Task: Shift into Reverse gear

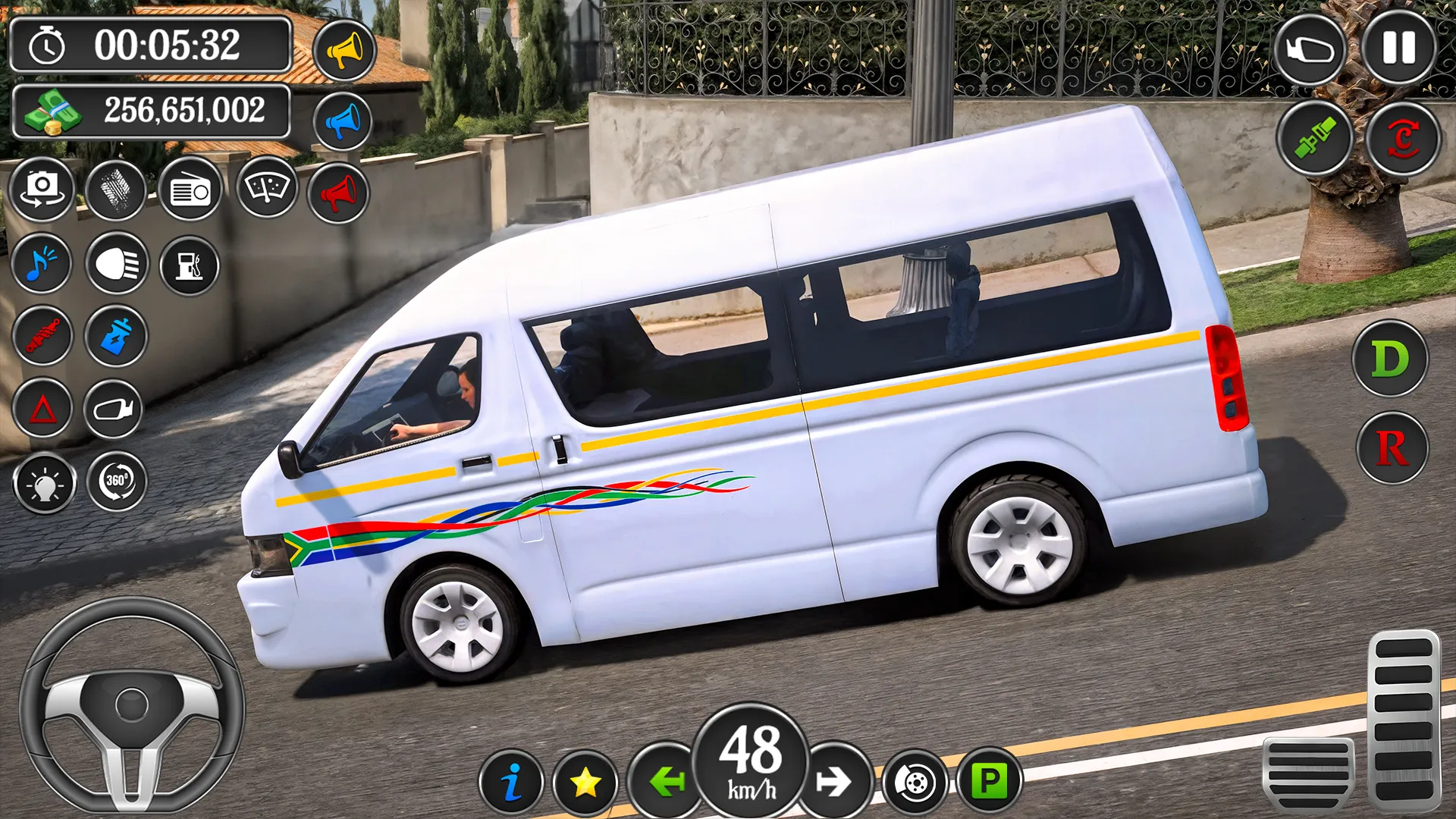Action: 1391,447
